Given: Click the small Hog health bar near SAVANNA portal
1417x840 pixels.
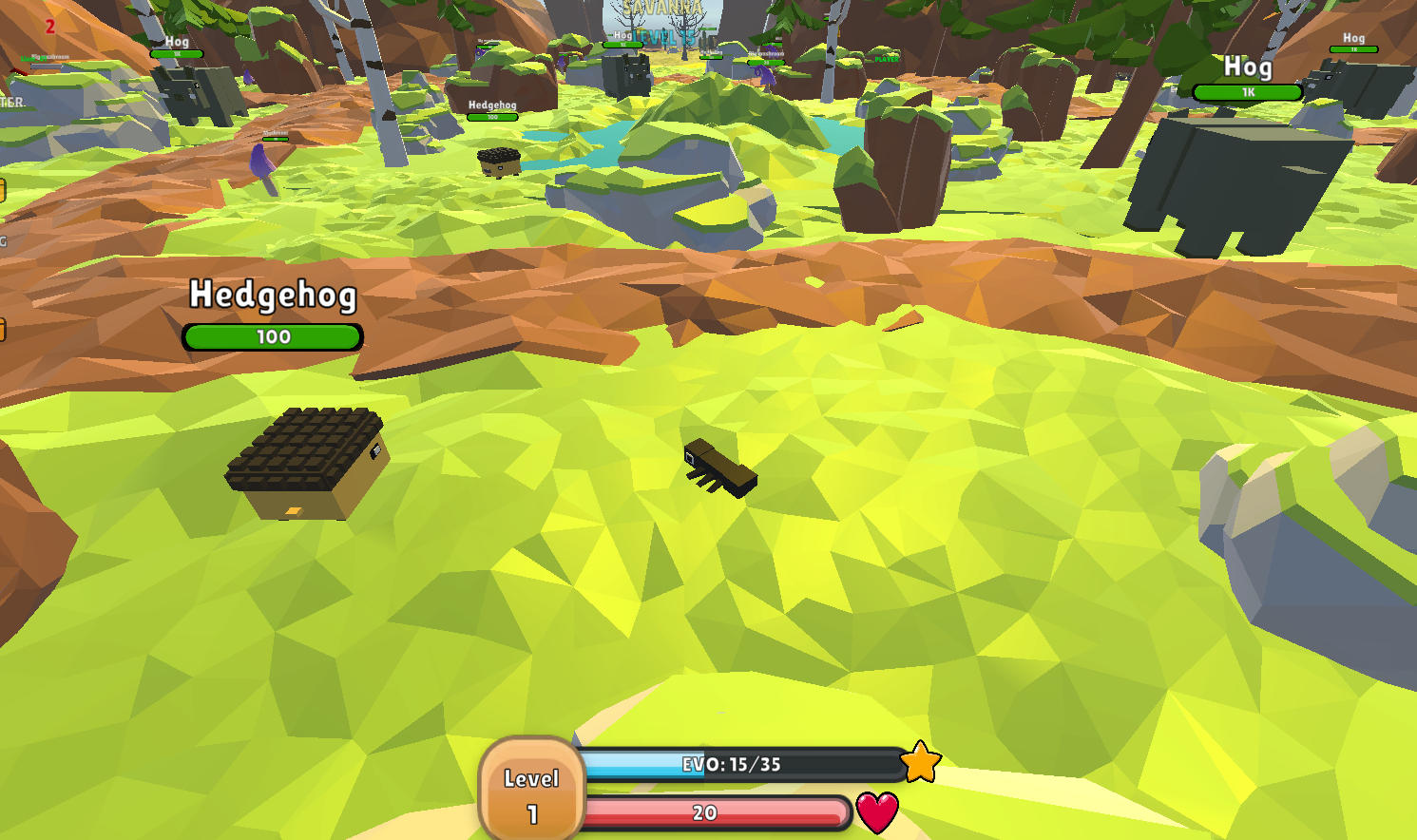Looking at the screenshot, I should [x=622, y=45].
